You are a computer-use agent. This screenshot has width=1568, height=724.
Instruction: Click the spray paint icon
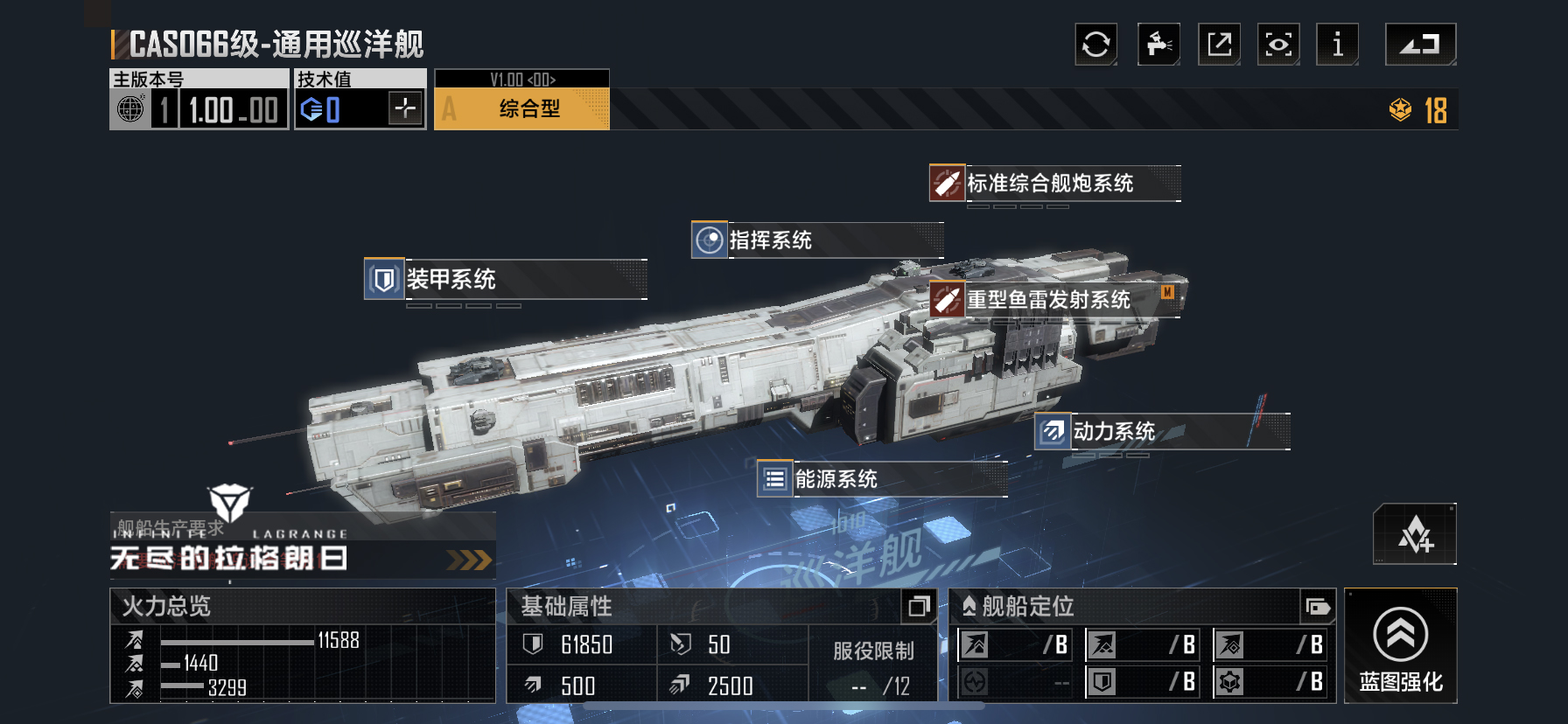(1158, 45)
